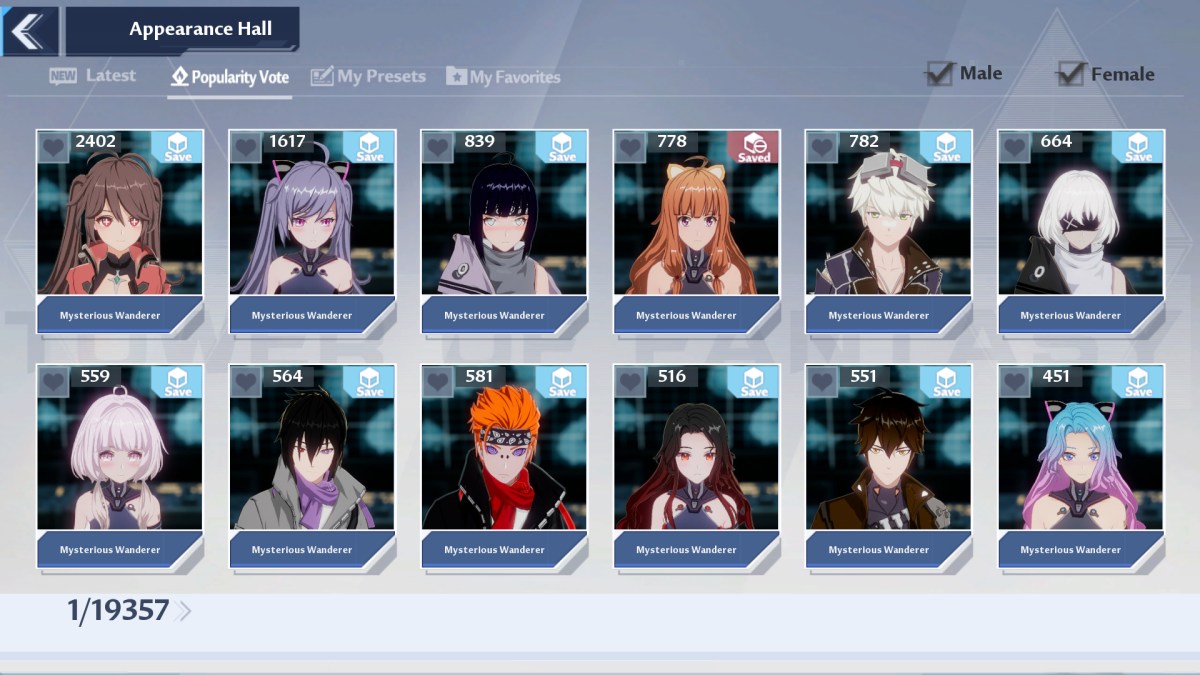The height and width of the screenshot is (675, 1200).
Task: View the My Favorites tab
Action: coord(503,77)
